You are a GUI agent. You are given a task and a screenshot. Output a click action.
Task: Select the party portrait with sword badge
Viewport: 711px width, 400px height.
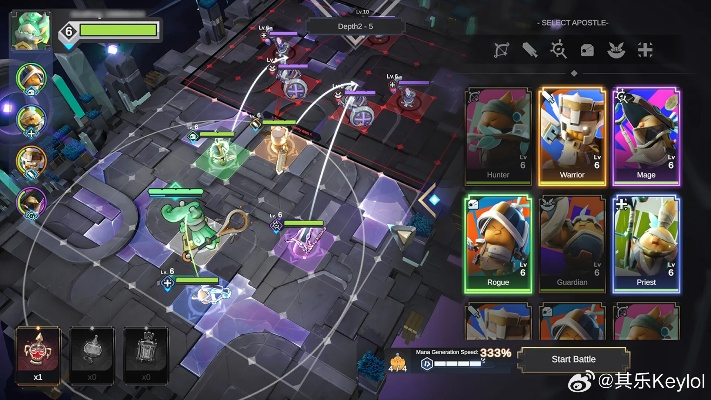[31, 160]
